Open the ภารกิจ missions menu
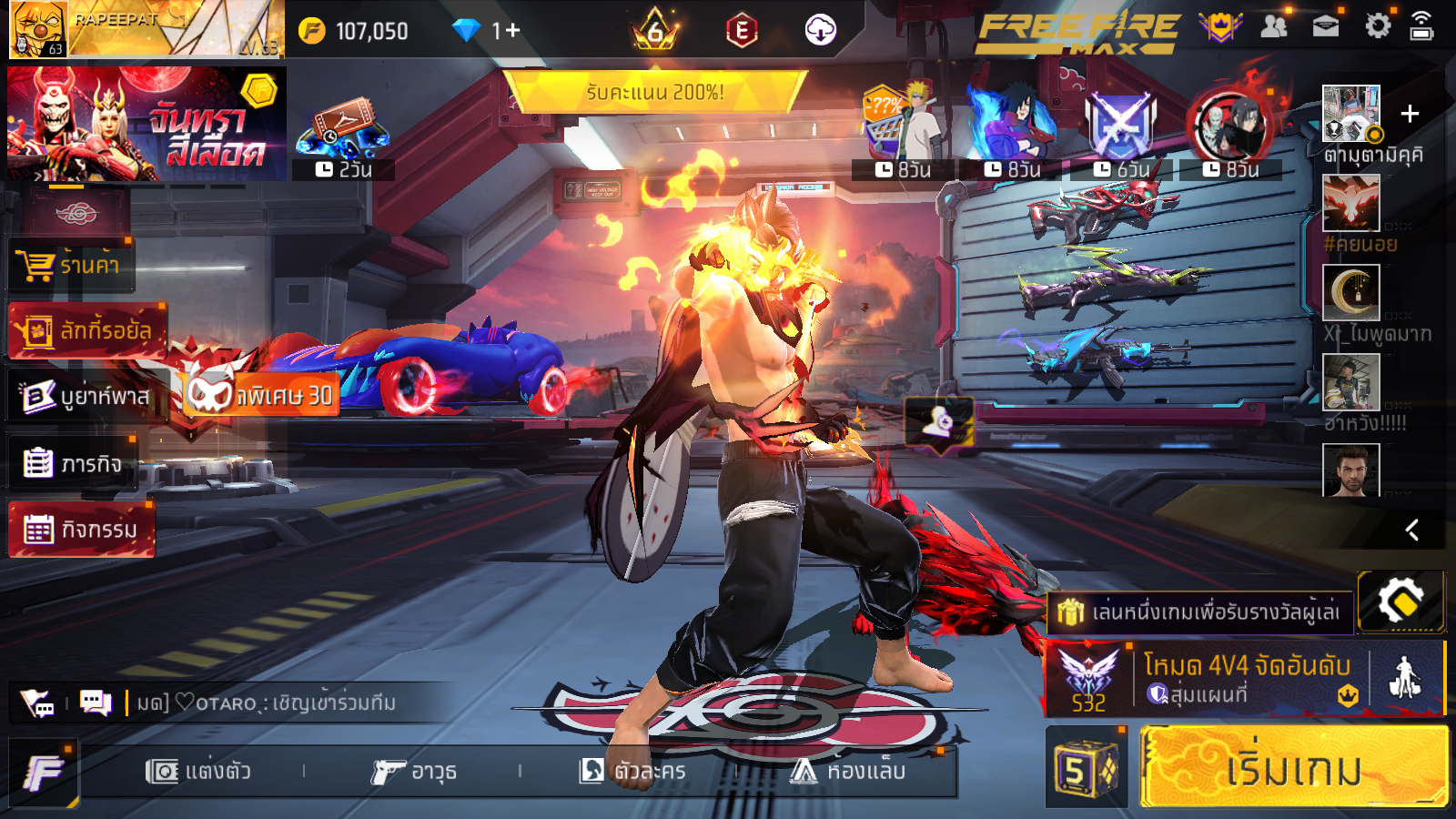This screenshot has height=819, width=1456. (x=73, y=463)
